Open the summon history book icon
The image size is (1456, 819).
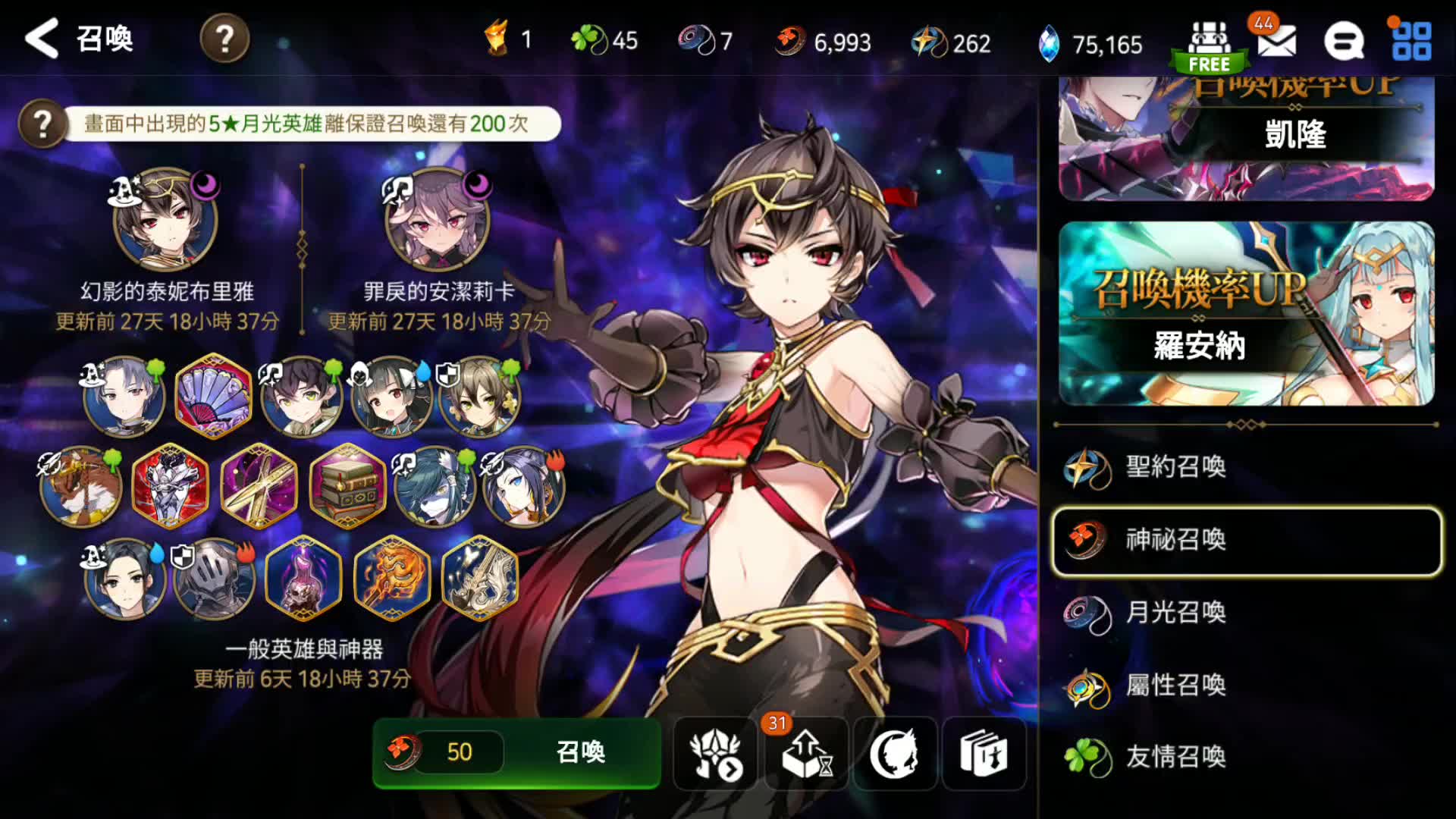pyautogui.click(x=984, y=754)
